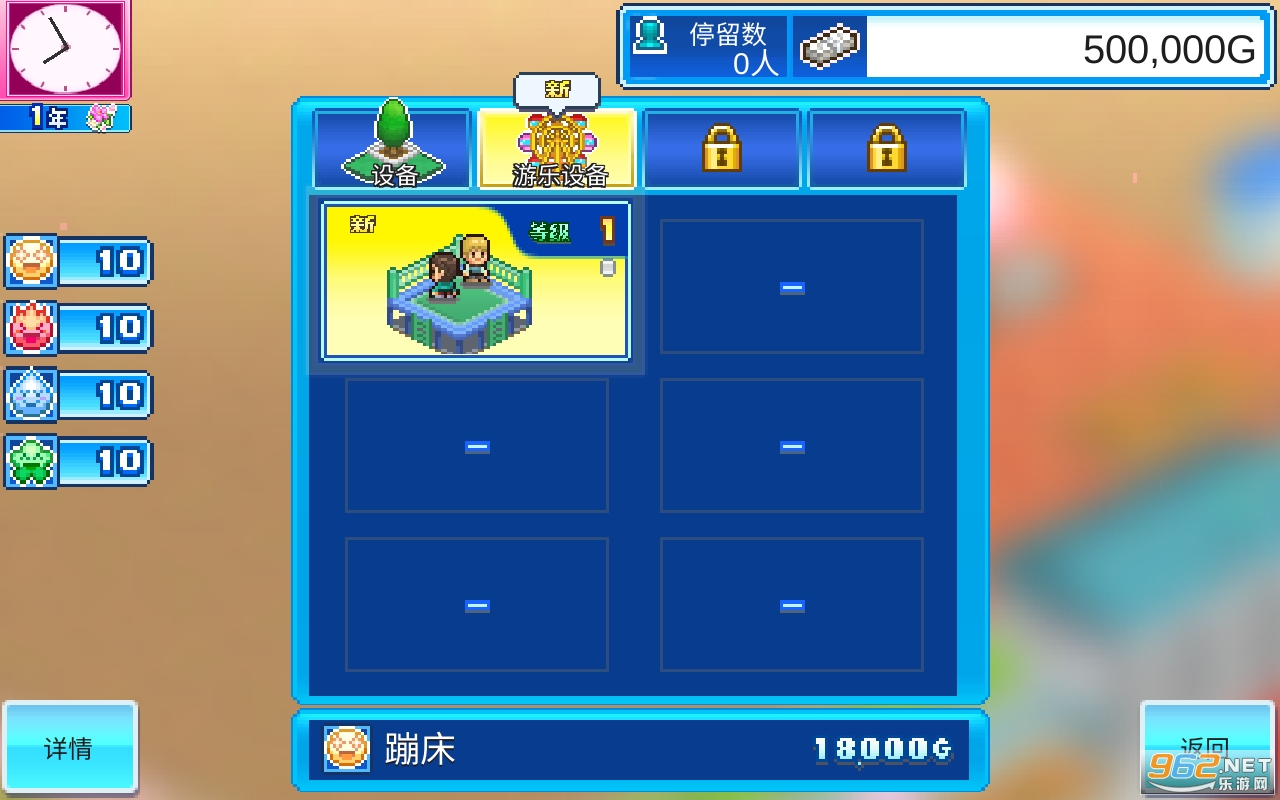Open 详情 to view details
Viewport: 1280px width, 800px height.
[69, 748]
